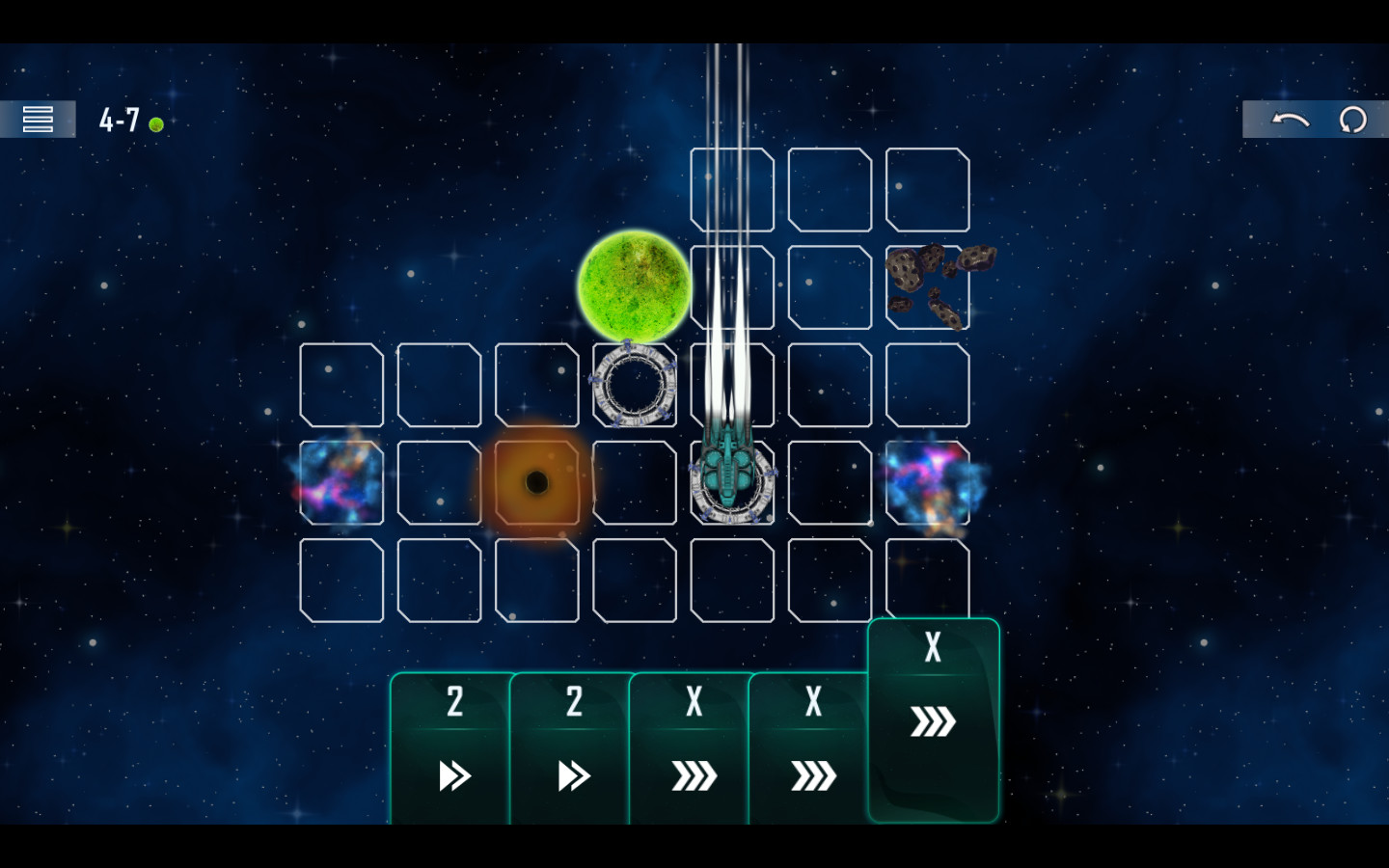This screenshot has height=868, width=1389.
Task: Click the empty grid square below the spaceship
Action: tap(731, 581)
